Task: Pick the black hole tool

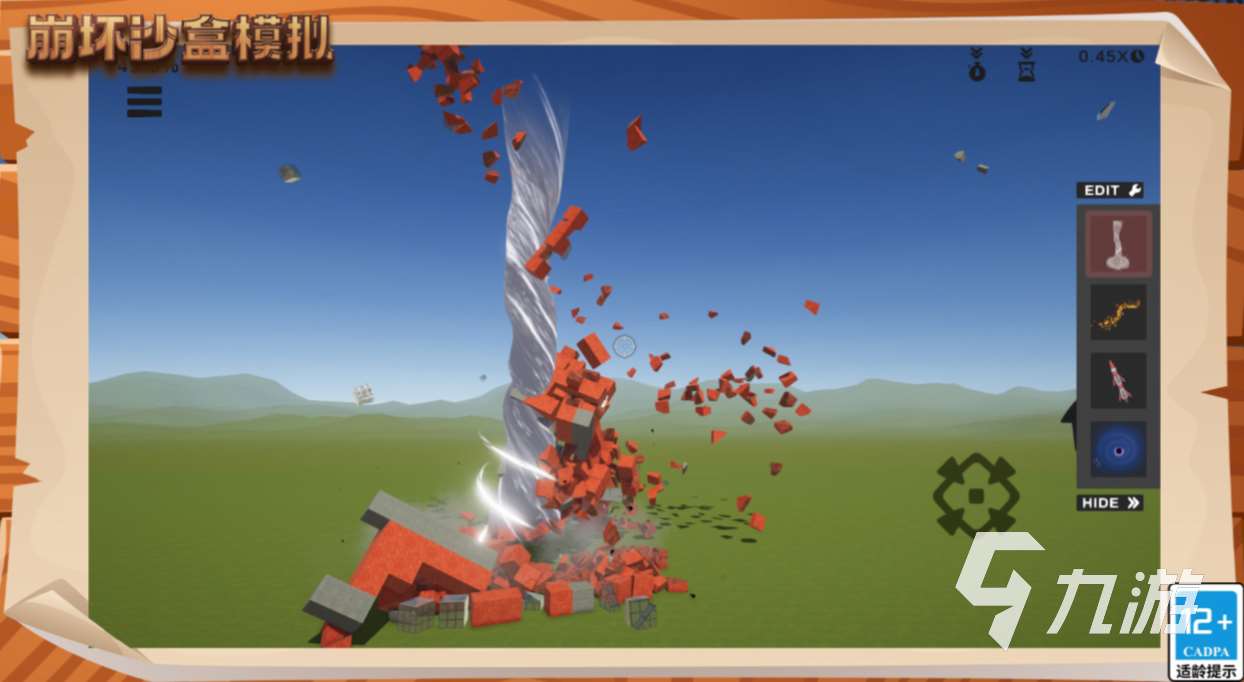Action: point(1118,451)
